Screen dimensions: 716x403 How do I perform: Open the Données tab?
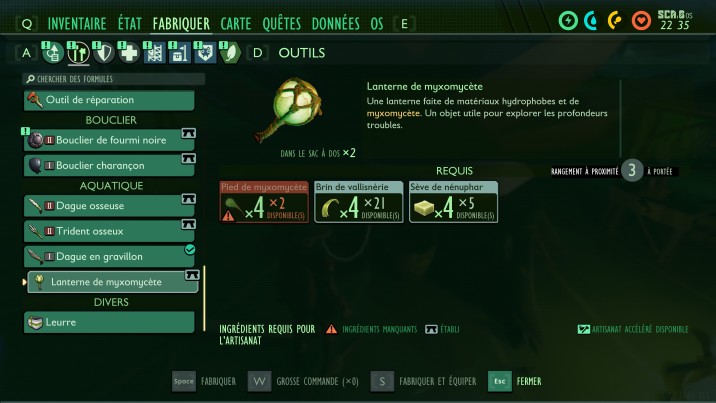[x=335, y=23]
